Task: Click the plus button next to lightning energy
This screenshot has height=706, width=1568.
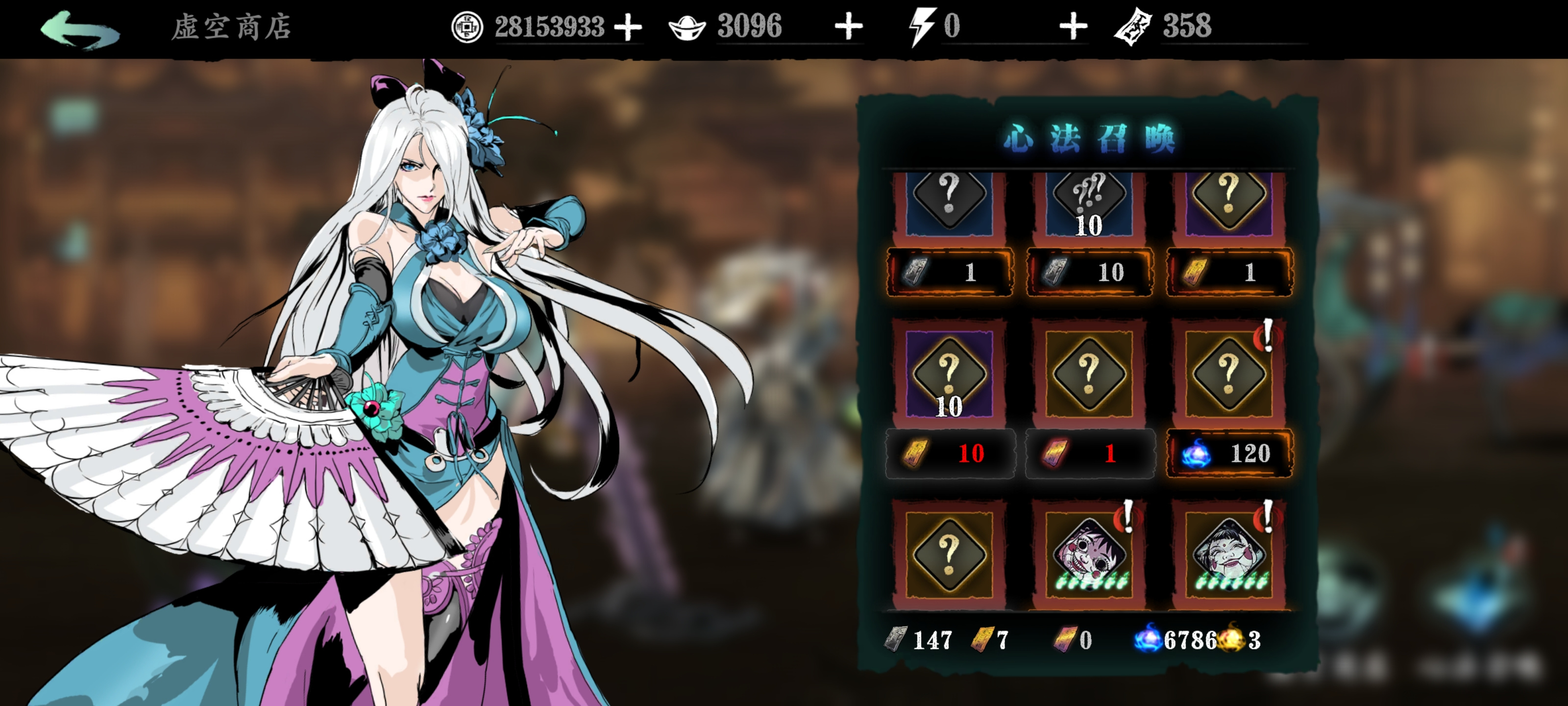Action: [1073, 27]
